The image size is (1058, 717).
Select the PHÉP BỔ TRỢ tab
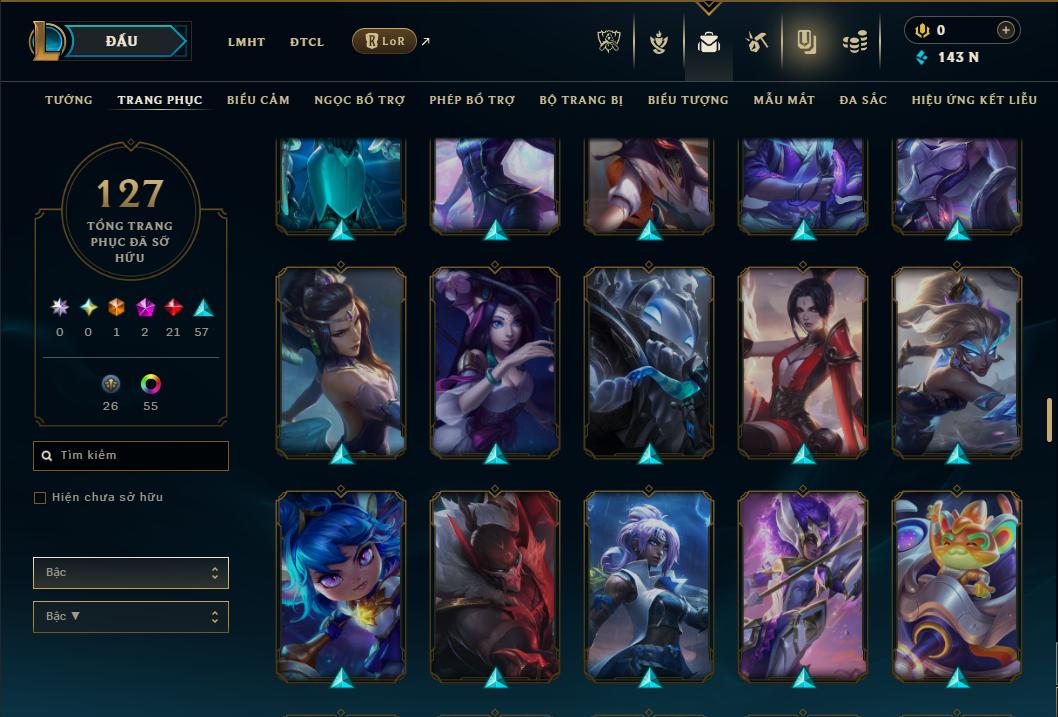click(472, 100)
